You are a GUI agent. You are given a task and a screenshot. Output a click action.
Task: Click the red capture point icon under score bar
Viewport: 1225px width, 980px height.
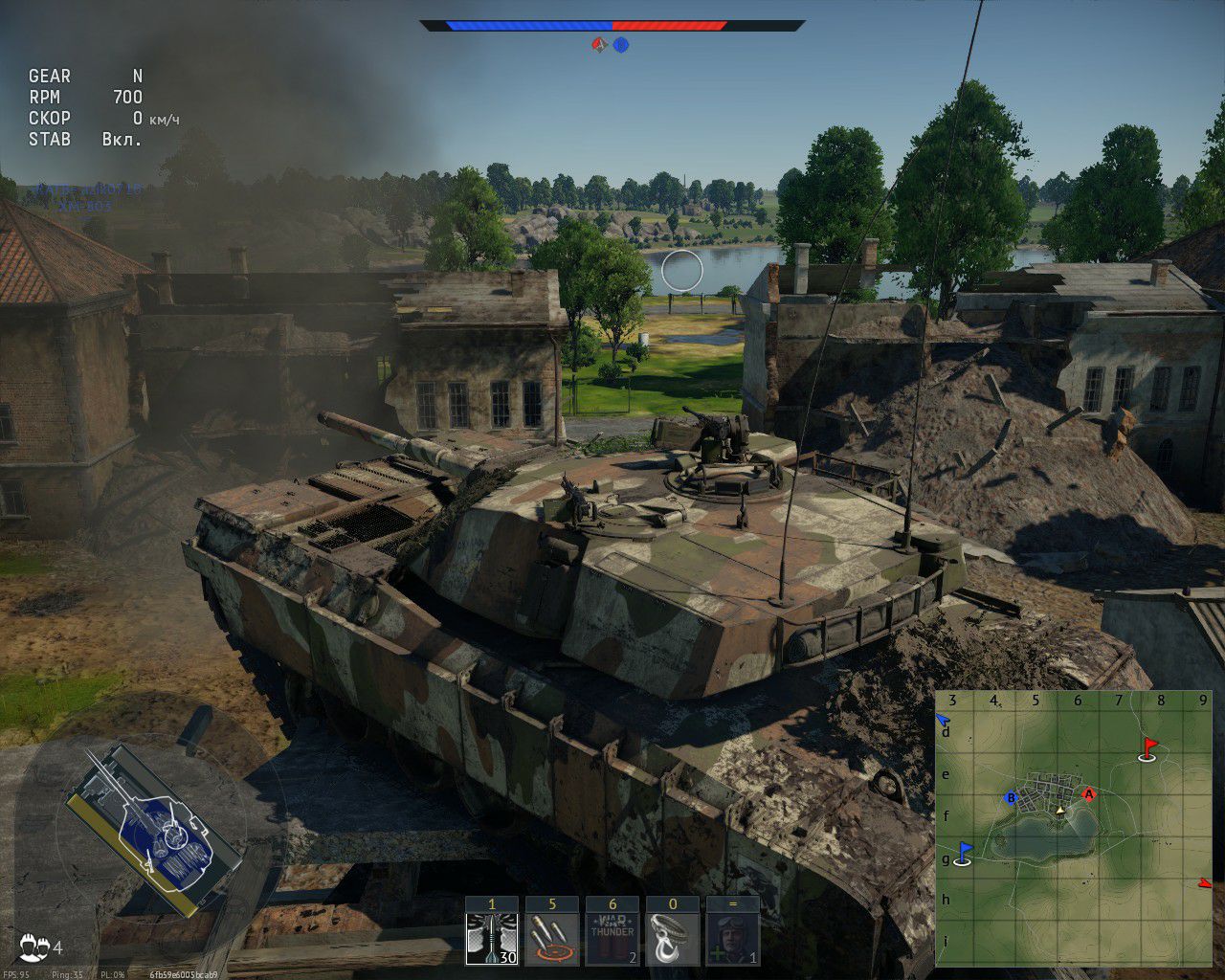[600, 45]
